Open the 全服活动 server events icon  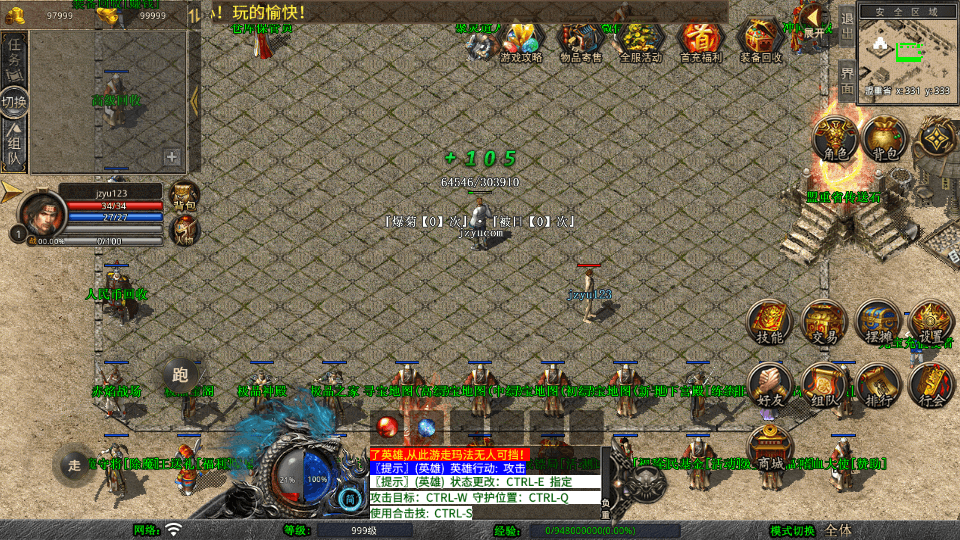pos(640,41)
